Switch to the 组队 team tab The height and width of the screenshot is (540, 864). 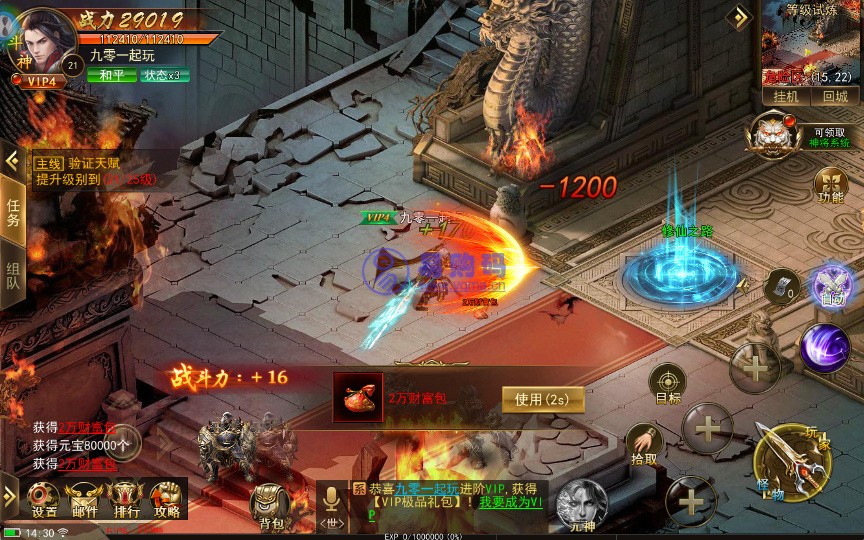tap(13, 276)
